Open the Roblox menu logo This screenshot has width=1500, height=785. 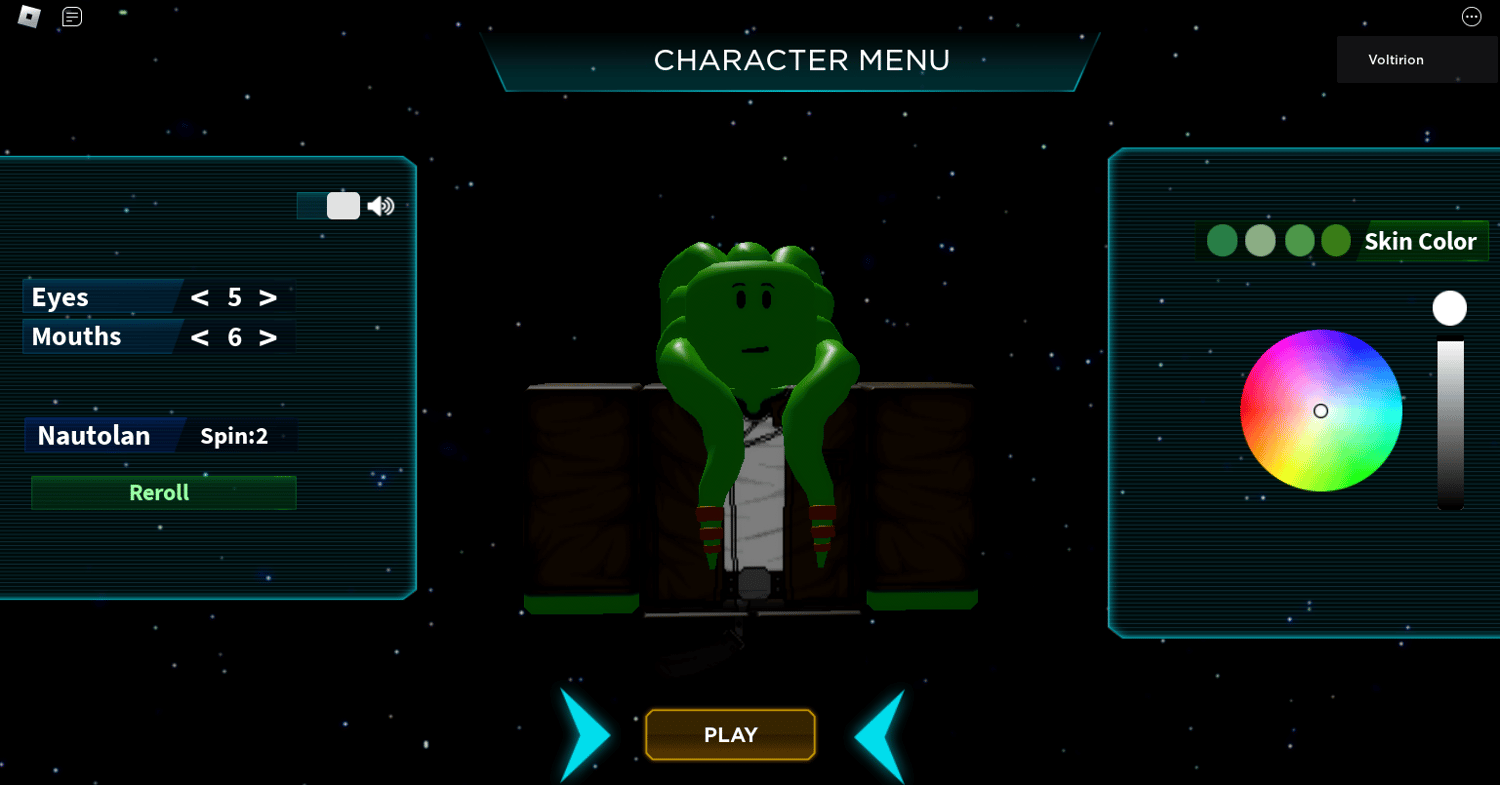click(29, 16)
